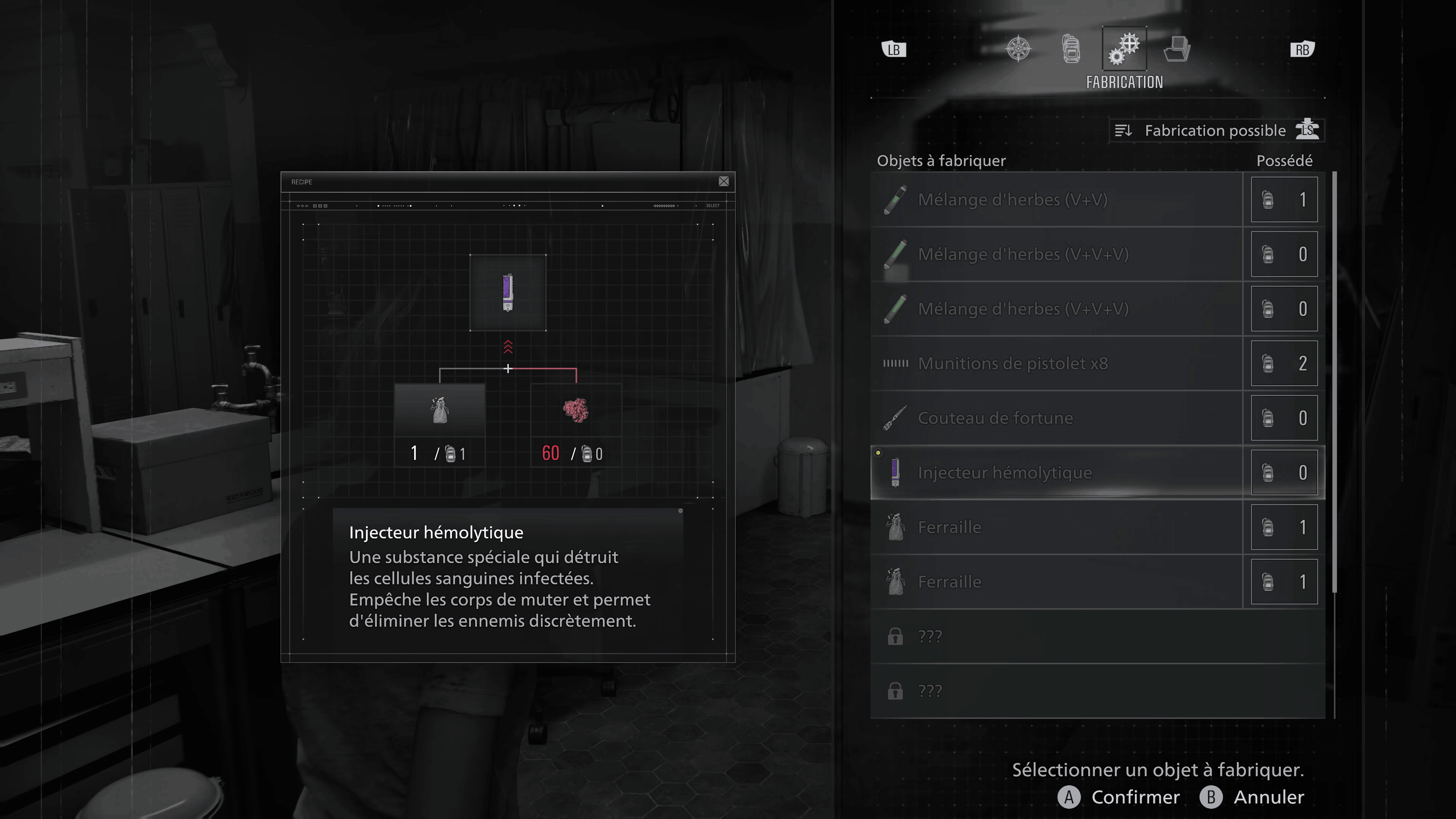Open the sort order control left of Fabrication possible

point(1124,130)
